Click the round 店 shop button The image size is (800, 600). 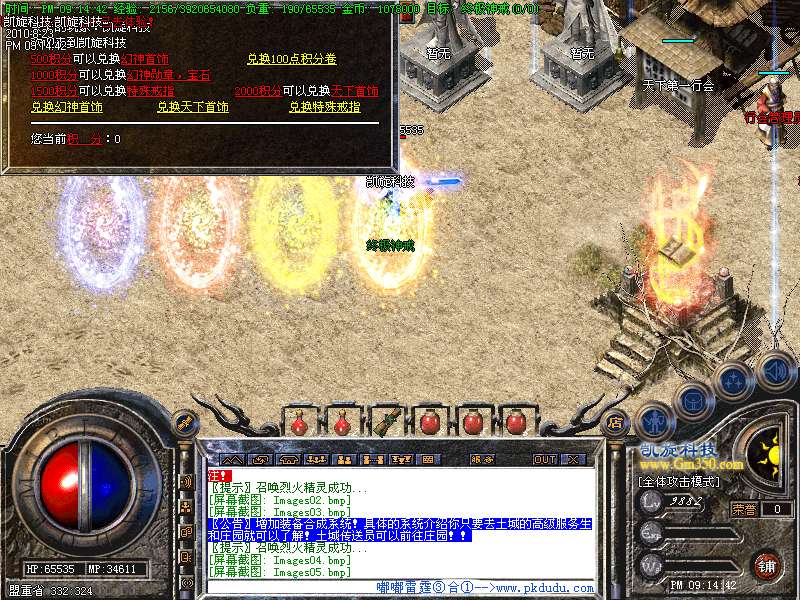pos(616,422)
